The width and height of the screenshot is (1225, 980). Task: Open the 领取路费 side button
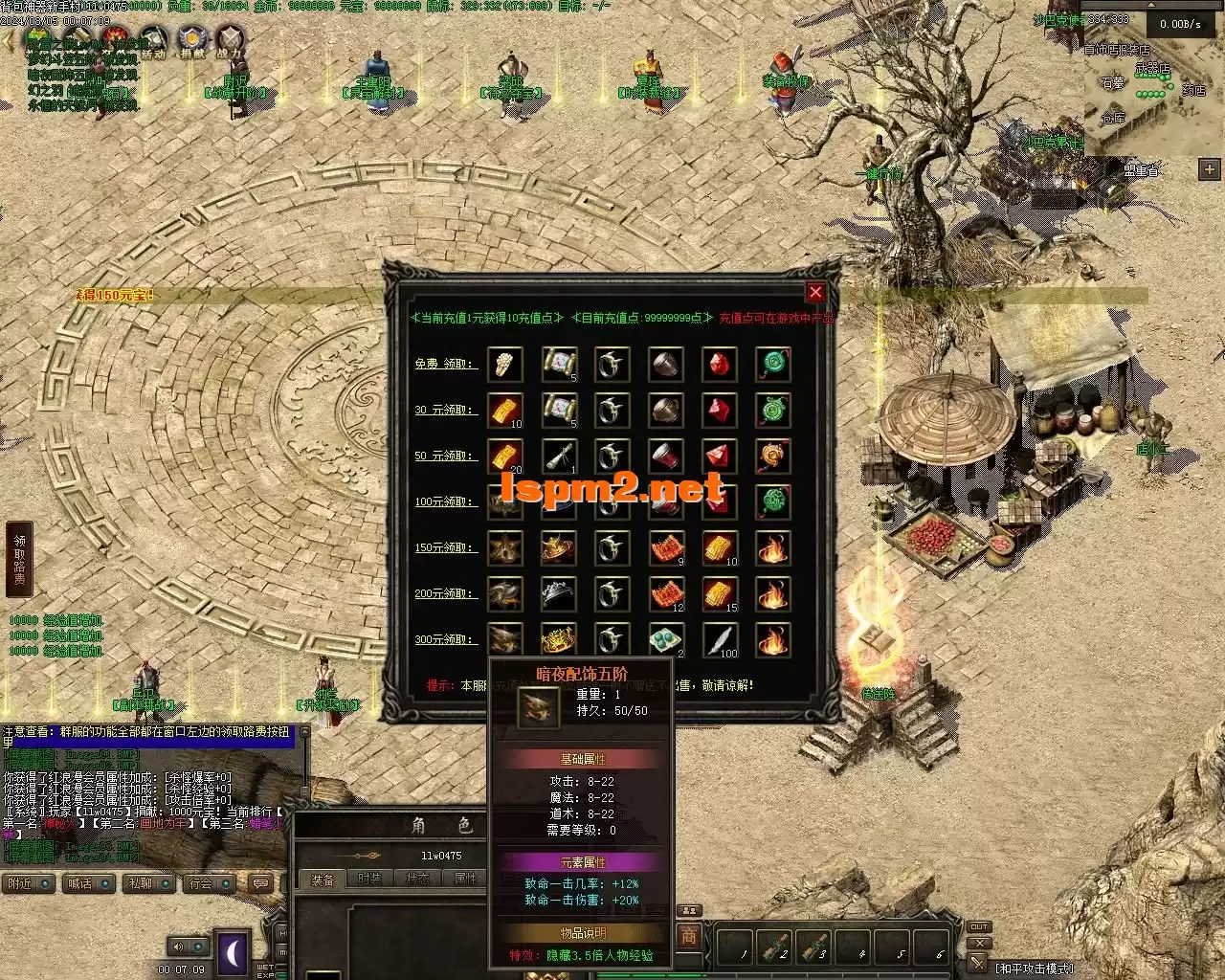click(x=19, y=560)
